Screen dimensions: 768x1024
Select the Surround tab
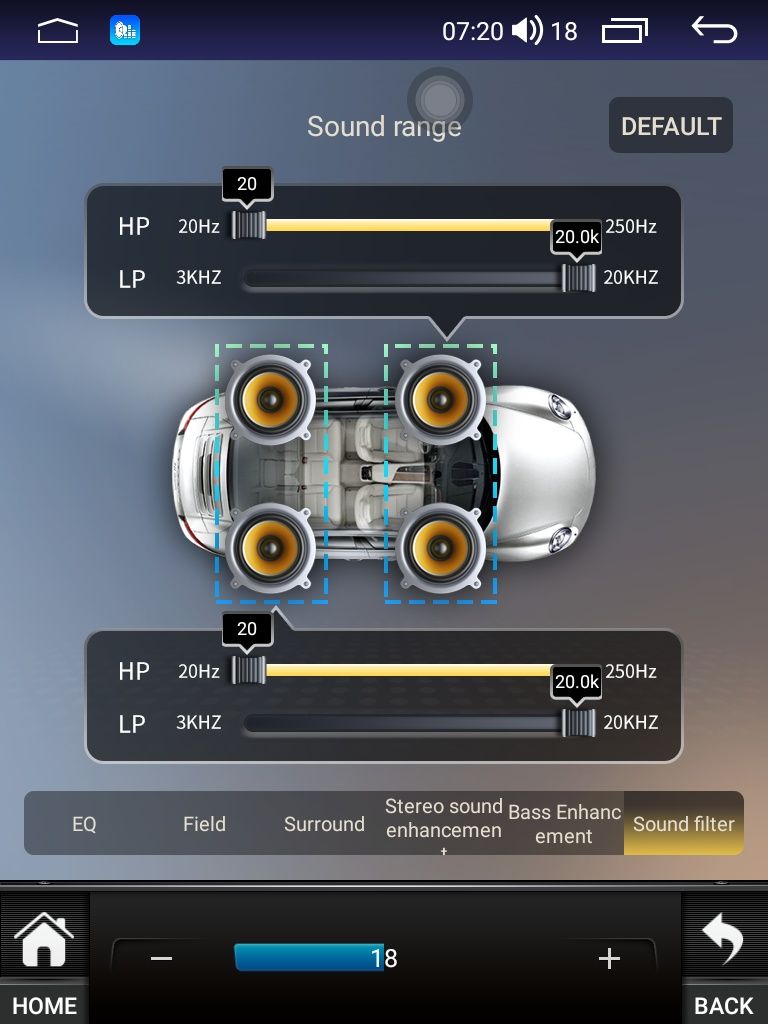tap(324, 824)
